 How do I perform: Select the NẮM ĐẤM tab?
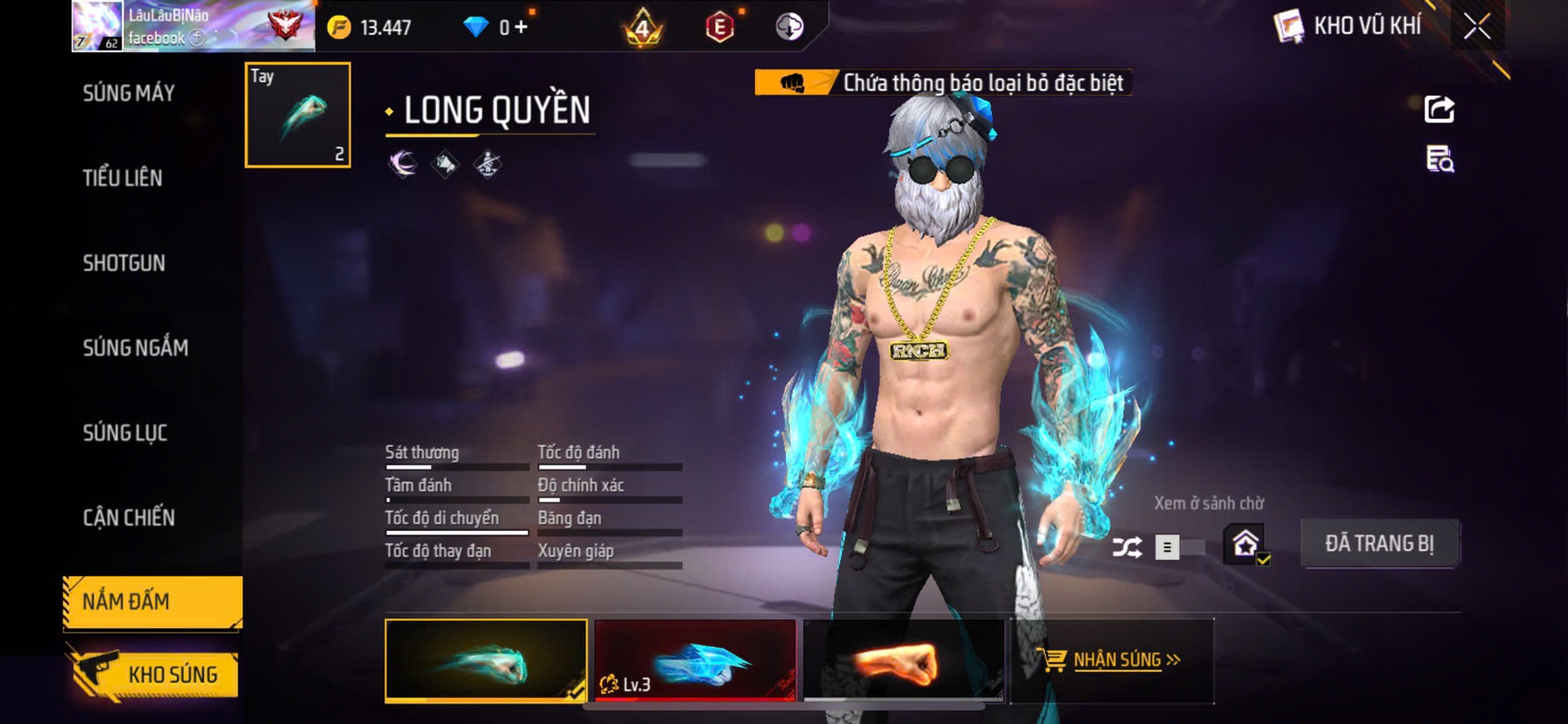pyautogui.click(x=152, y=602)
